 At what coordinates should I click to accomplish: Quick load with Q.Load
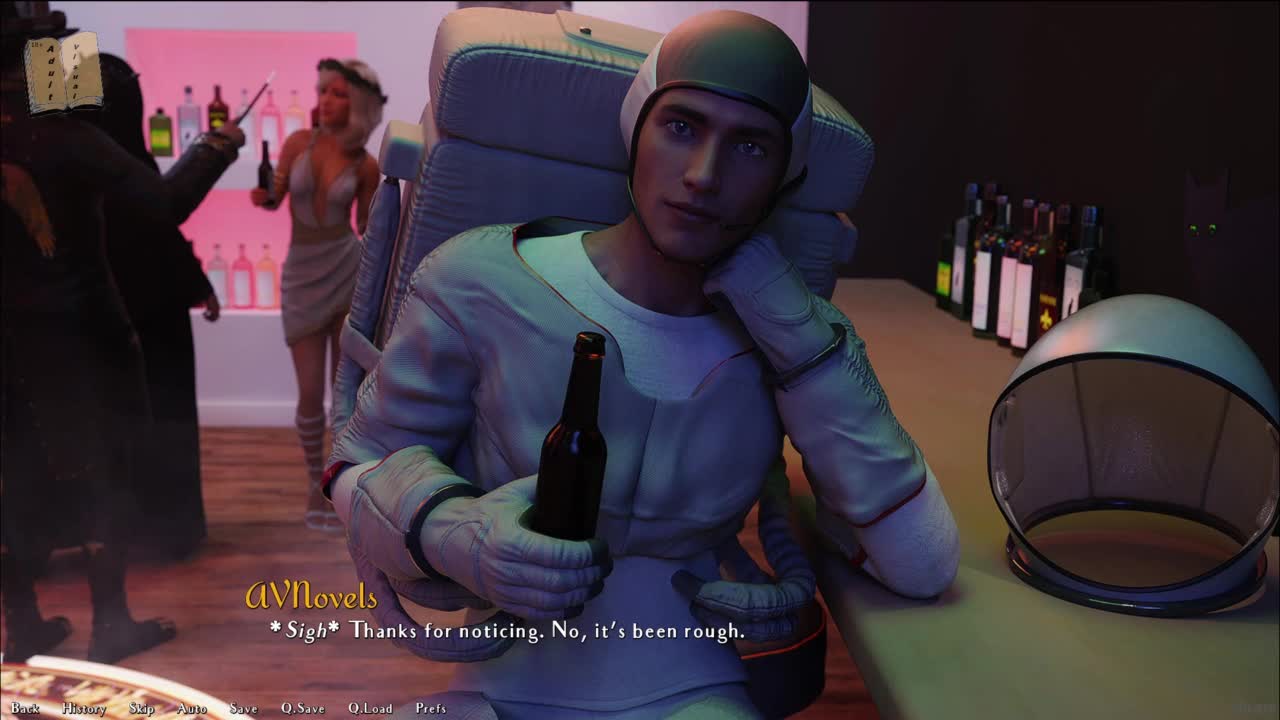[x=370, y=708]
